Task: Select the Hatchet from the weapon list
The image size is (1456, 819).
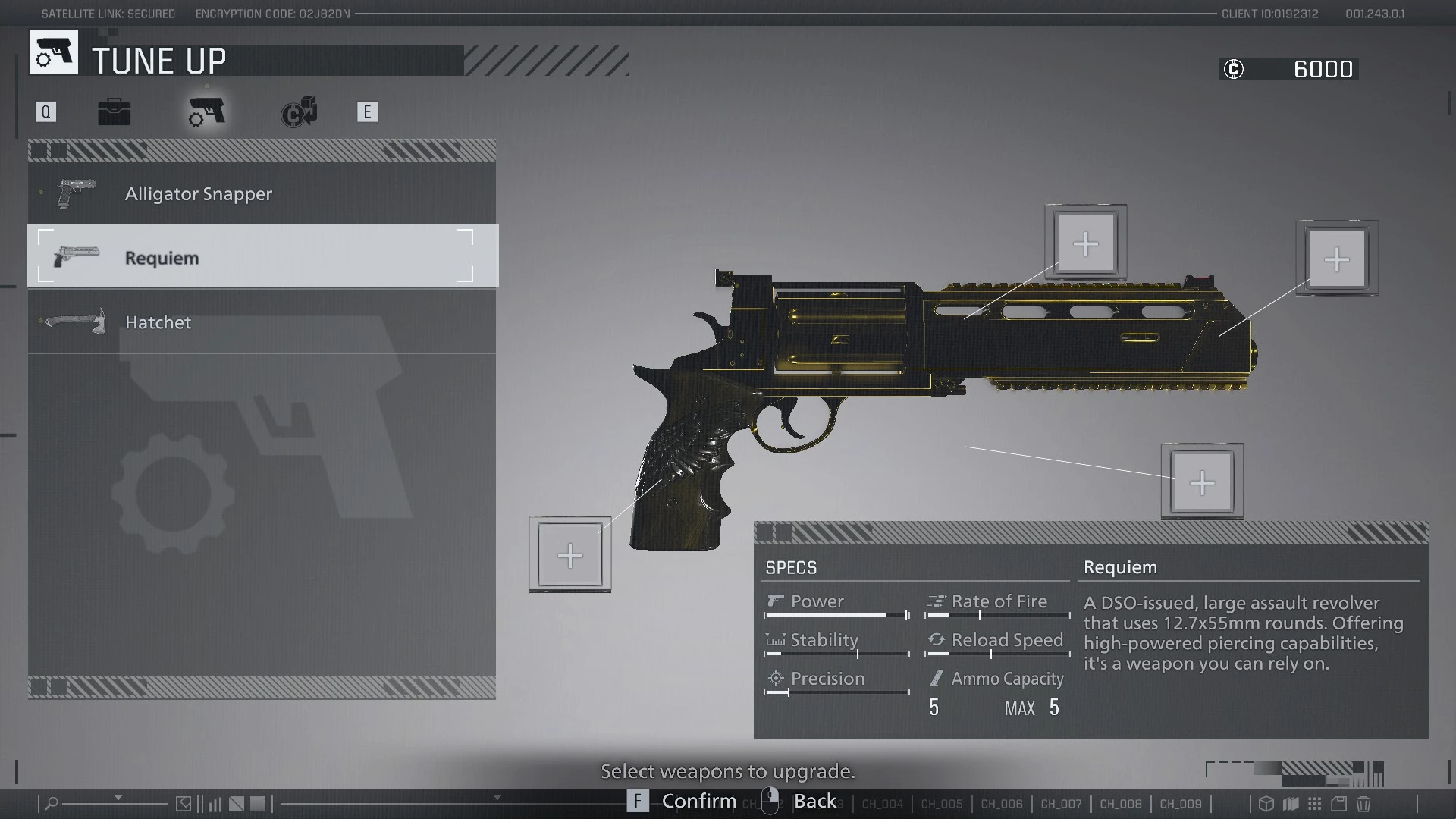Action: (x=262, y=322)
